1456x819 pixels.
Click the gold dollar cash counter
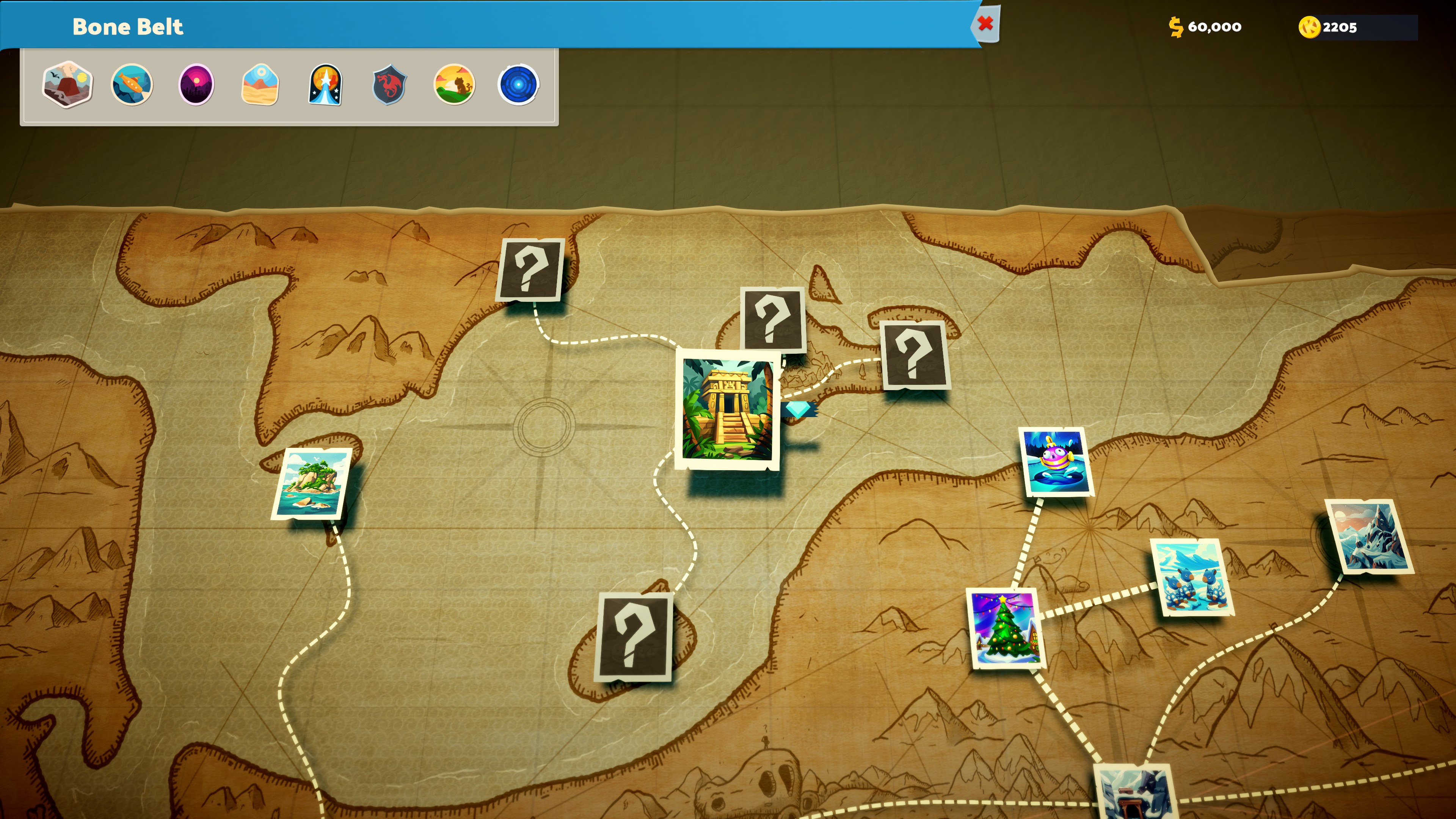click(1205, 27)
